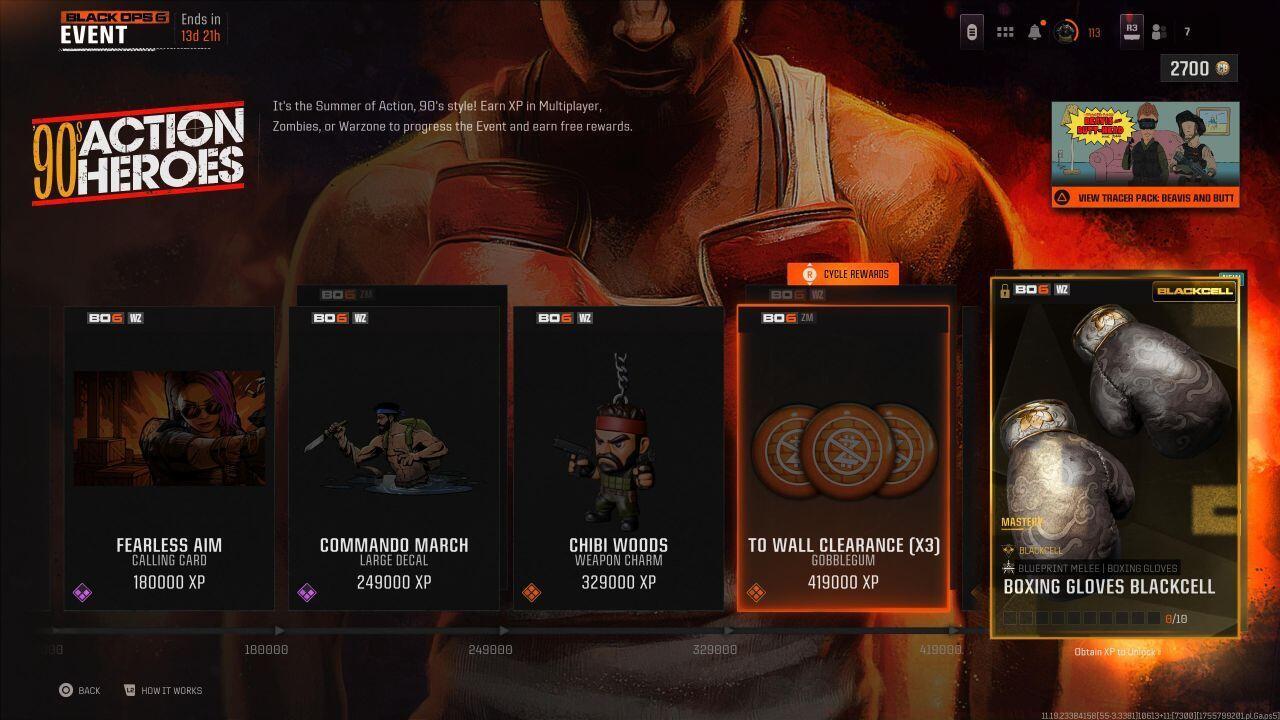Viewport: 1280px width, 720px height.
Task: Click the battle pass token icon
Action: [971, 31]
